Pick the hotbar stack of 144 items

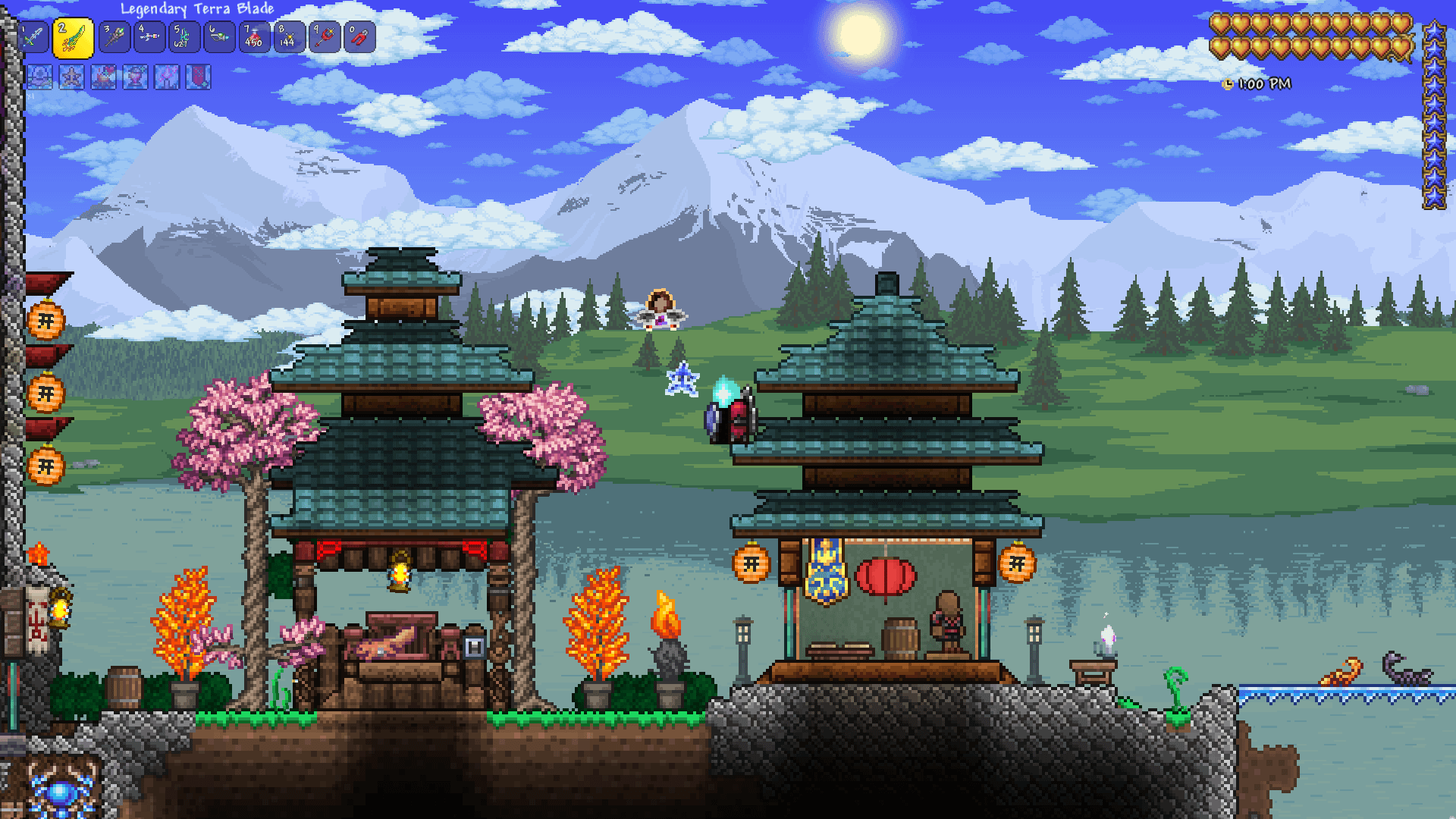[x=290, y=37]
